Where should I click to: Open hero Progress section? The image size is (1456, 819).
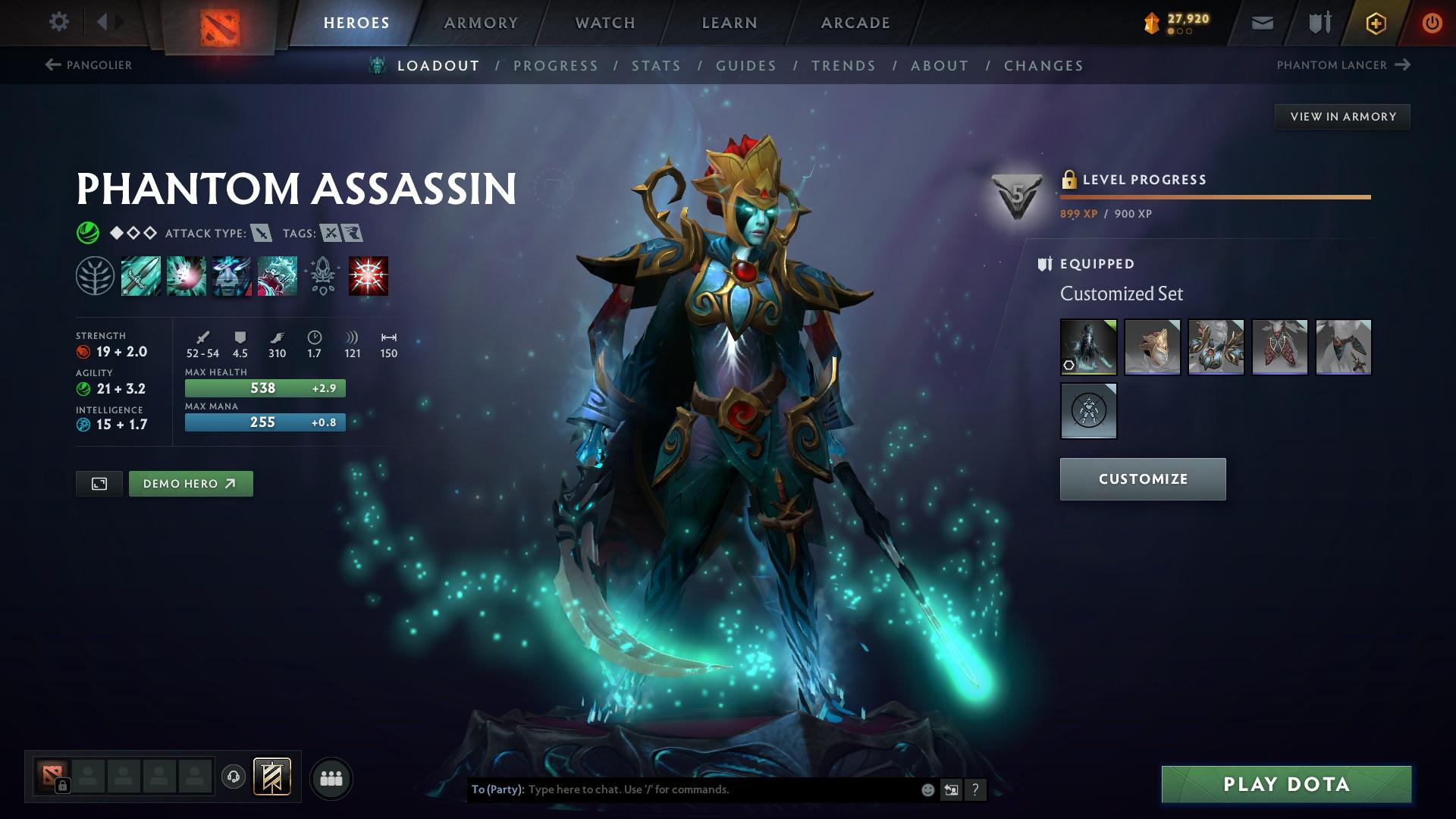click(555, 66)
